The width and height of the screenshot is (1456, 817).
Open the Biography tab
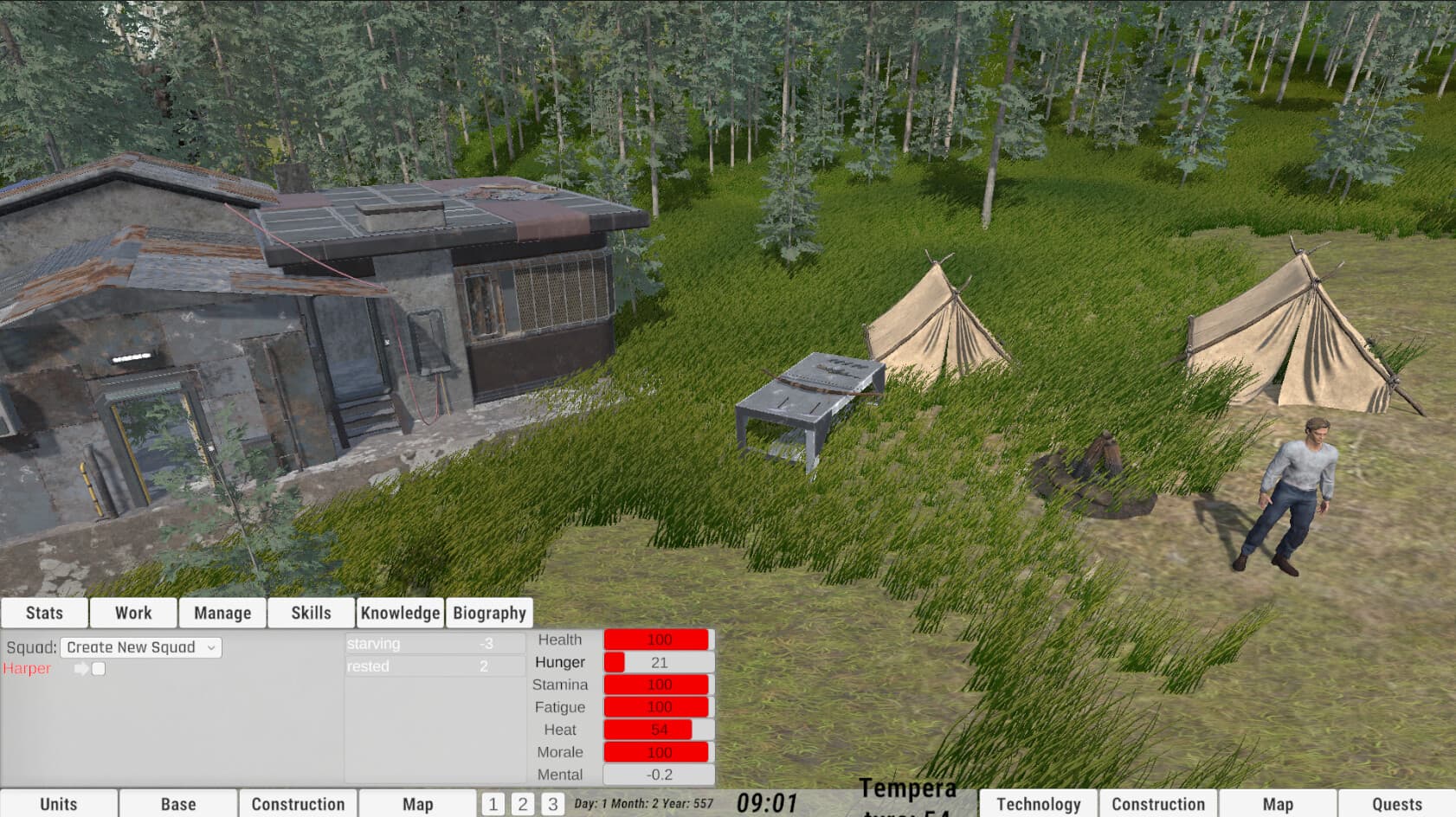coord(490,612)
